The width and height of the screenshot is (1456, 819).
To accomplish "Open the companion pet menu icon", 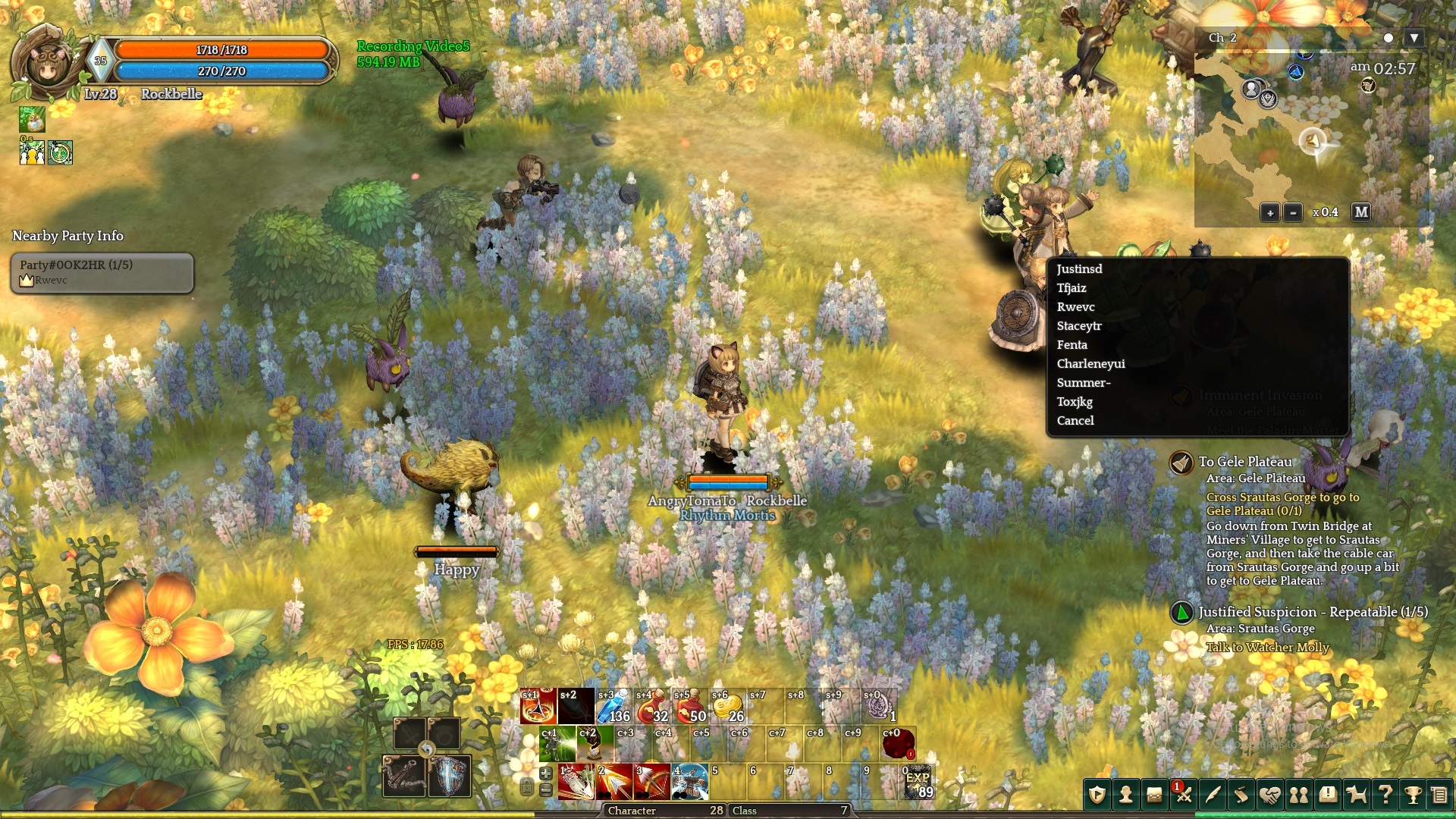I will (1356, 795).
